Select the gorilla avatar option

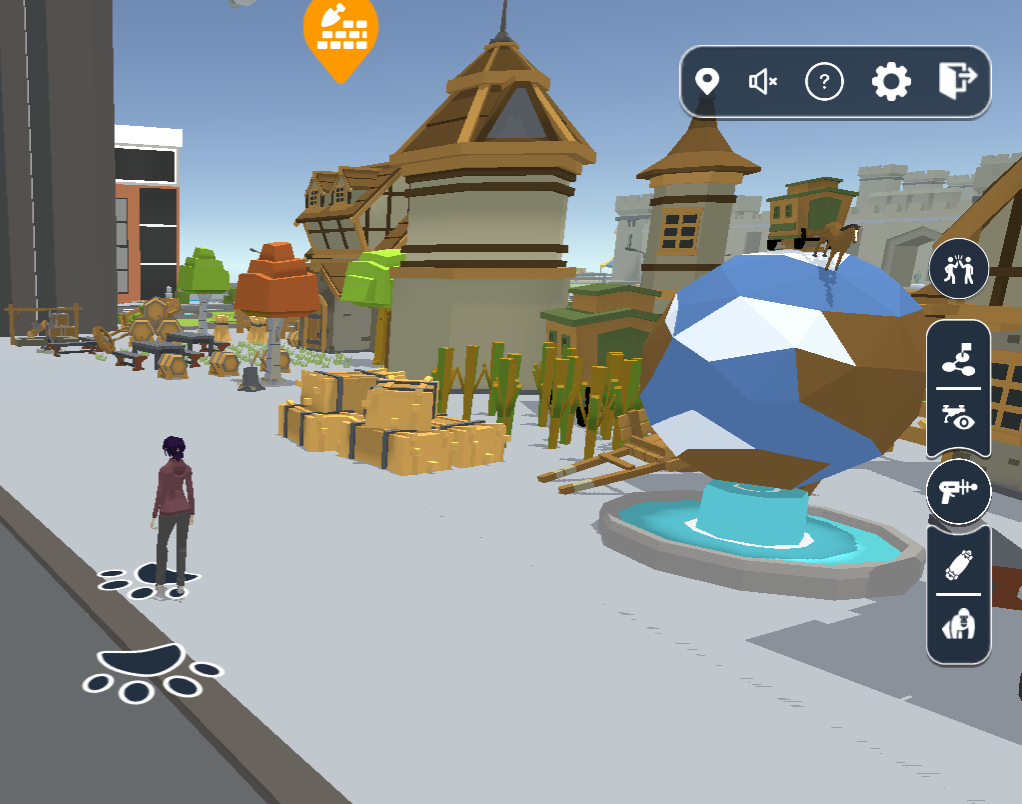point(959,626)
